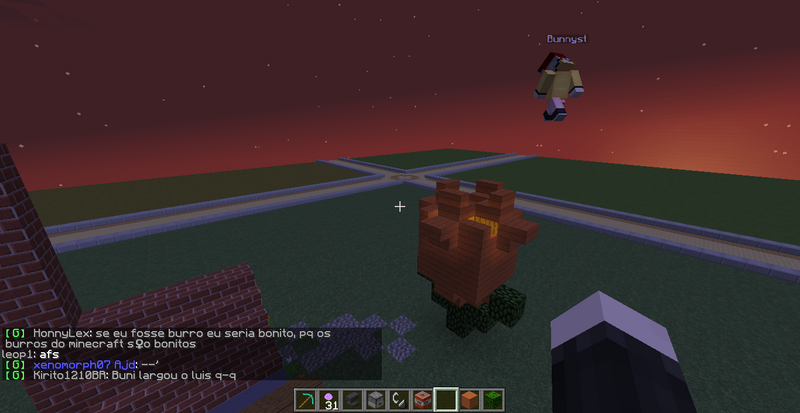Select the TNT block slot
The image size is (800, 413).
[x=421, y=400]
